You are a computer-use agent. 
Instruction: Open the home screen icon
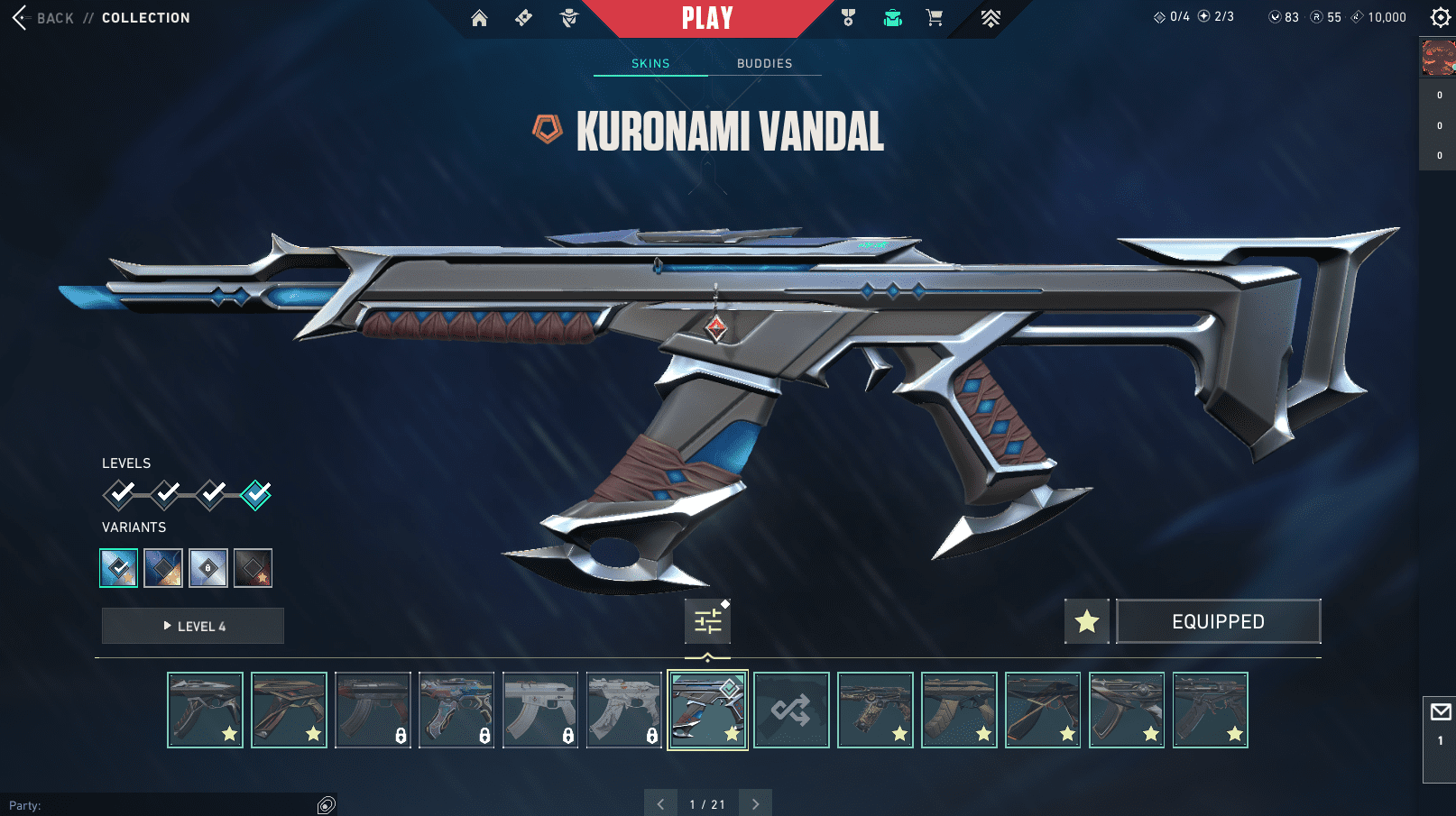[x=479, y=18]
